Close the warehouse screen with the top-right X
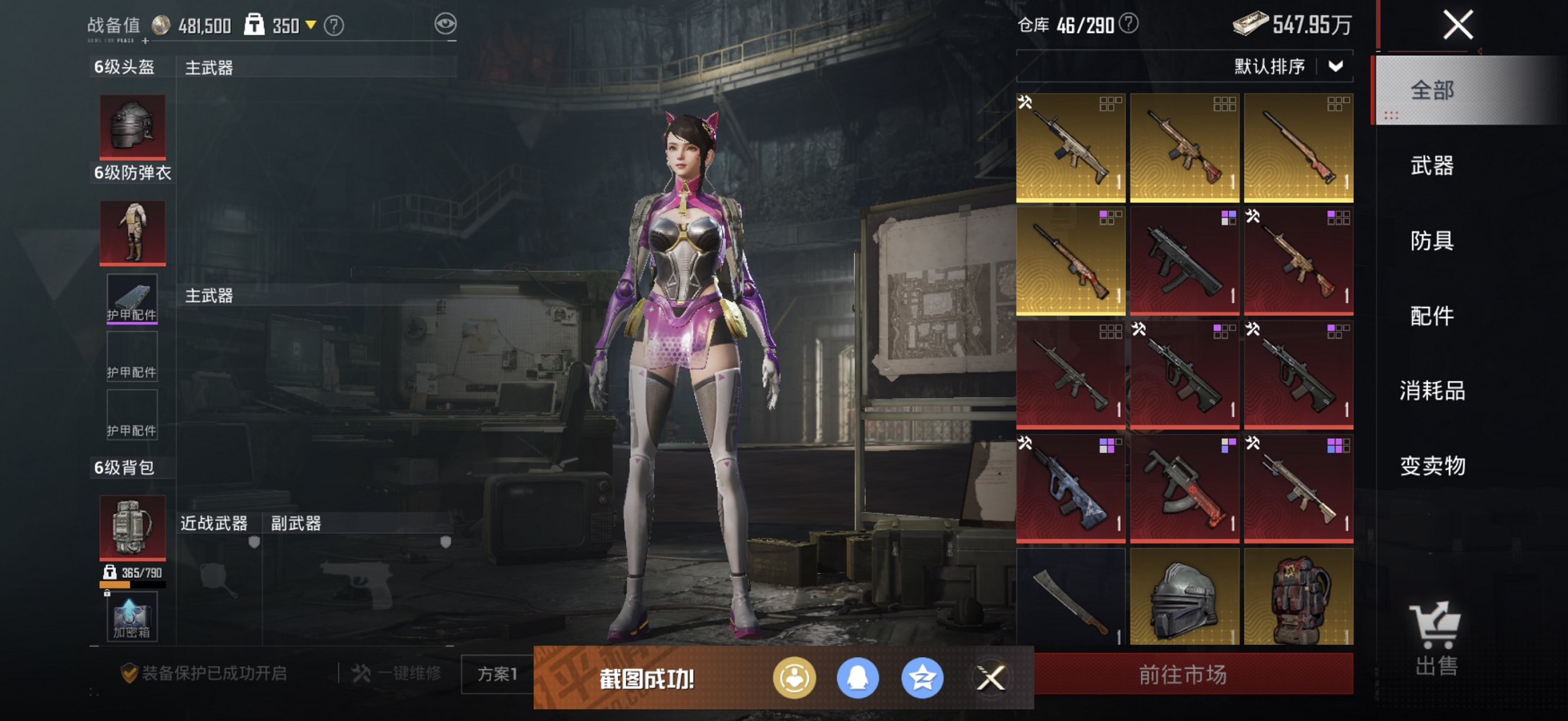This screenshot has width=1568, height=721. click(1458, 25)
